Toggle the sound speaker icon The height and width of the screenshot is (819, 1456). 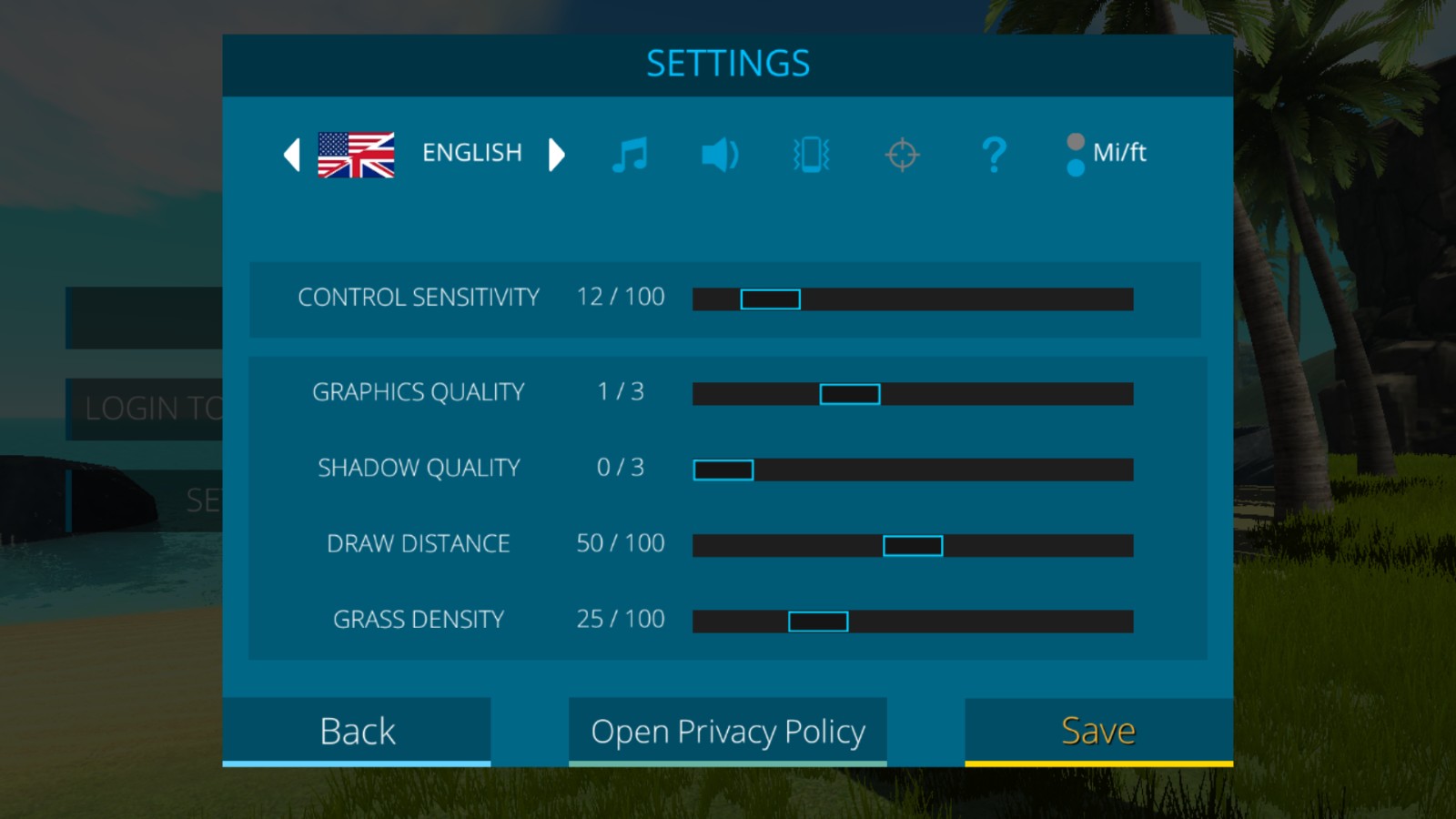click(x=720, y=155)
